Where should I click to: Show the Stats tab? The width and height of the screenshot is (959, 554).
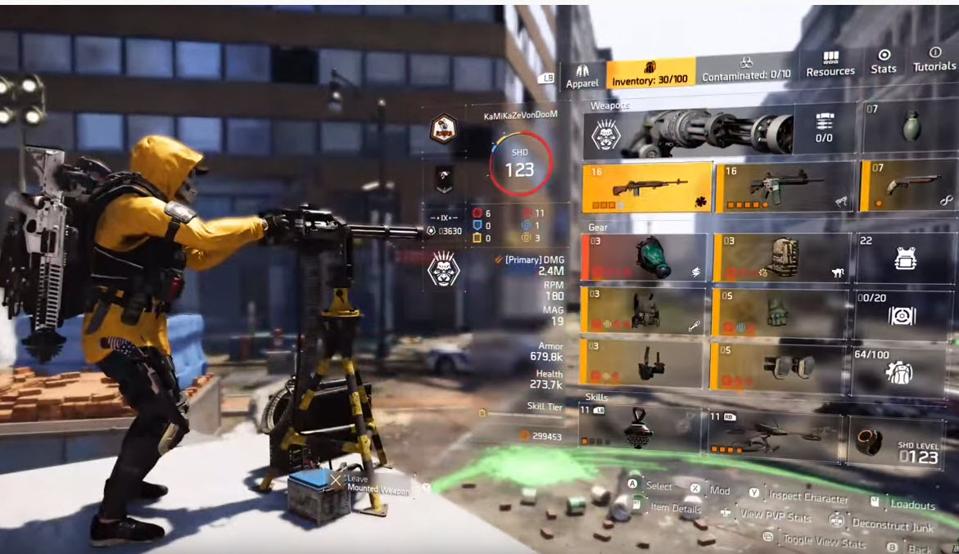883,61
